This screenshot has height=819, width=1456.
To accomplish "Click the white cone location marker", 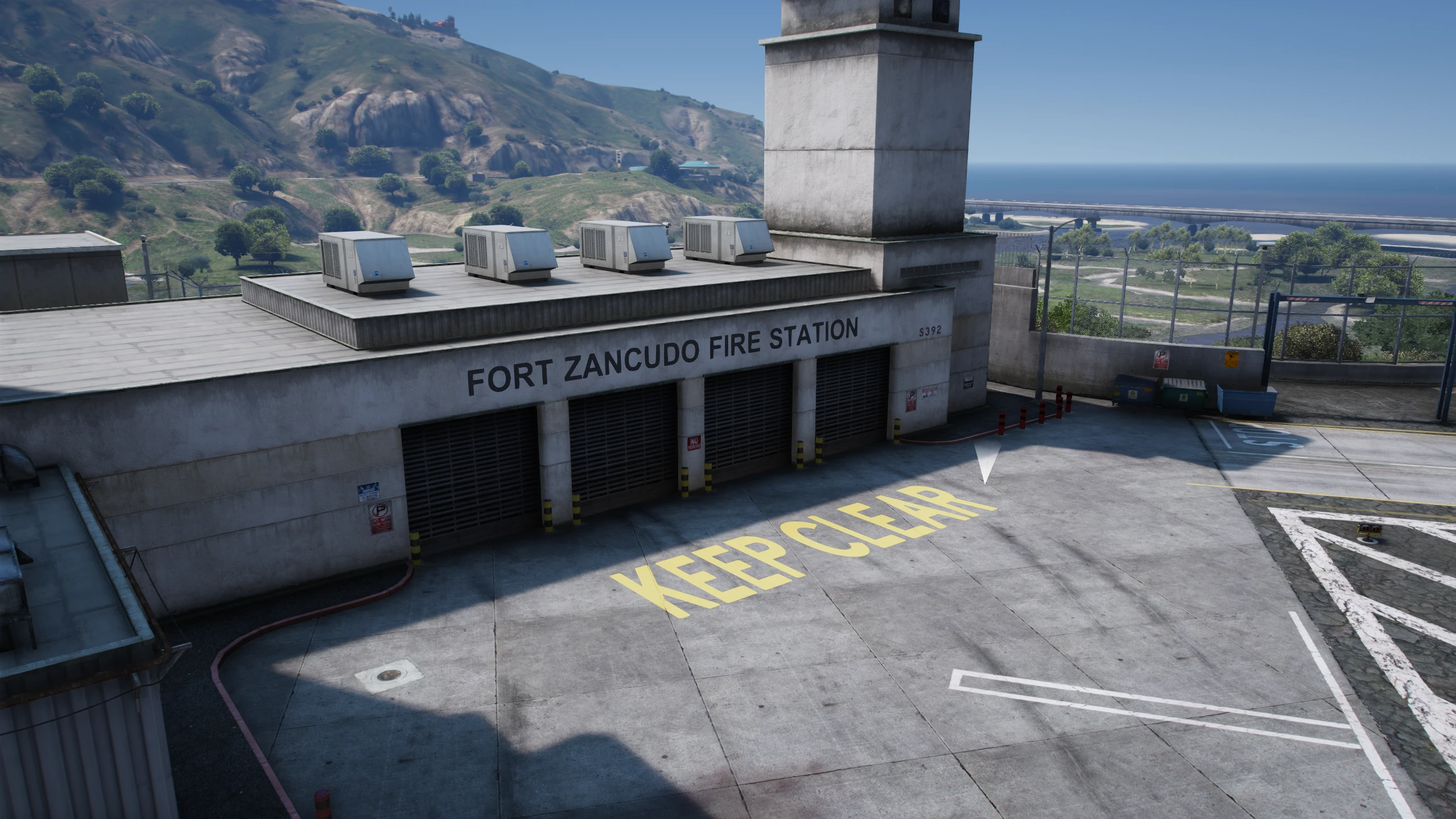I will (987, 461).
